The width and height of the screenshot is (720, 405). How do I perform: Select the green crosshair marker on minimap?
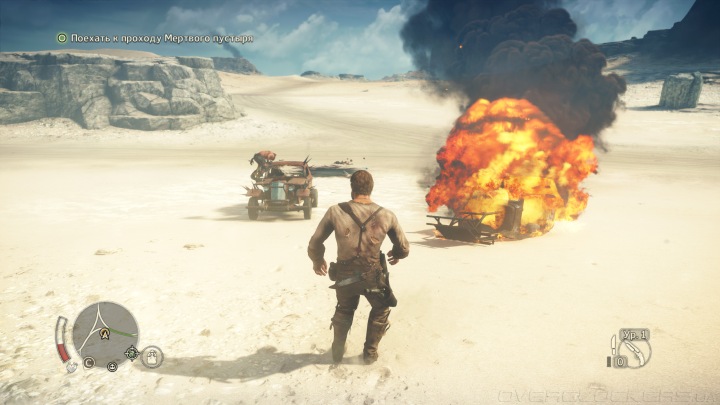[x=133, y=351]
